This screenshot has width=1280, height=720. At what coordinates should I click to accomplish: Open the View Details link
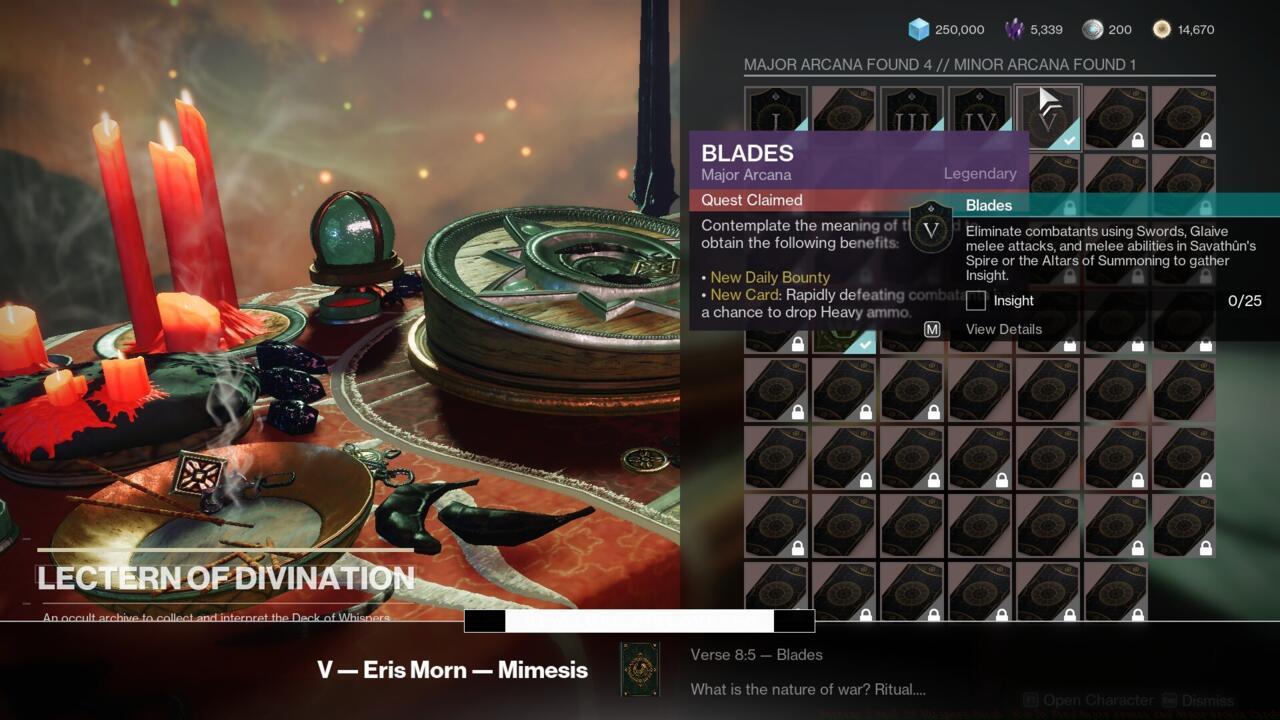coord(1003,329)
